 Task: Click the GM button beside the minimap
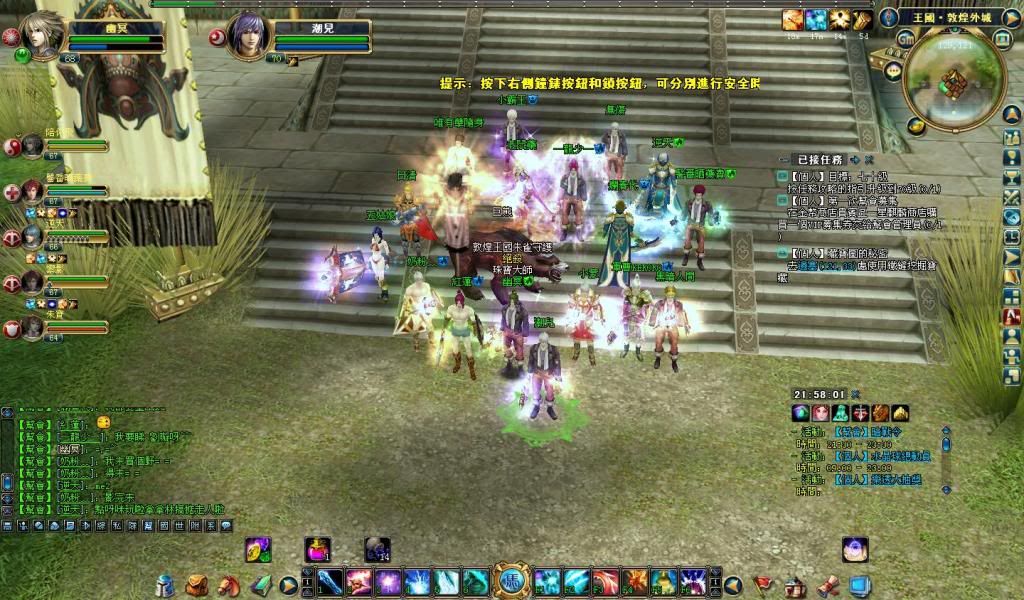coord(905,38)
